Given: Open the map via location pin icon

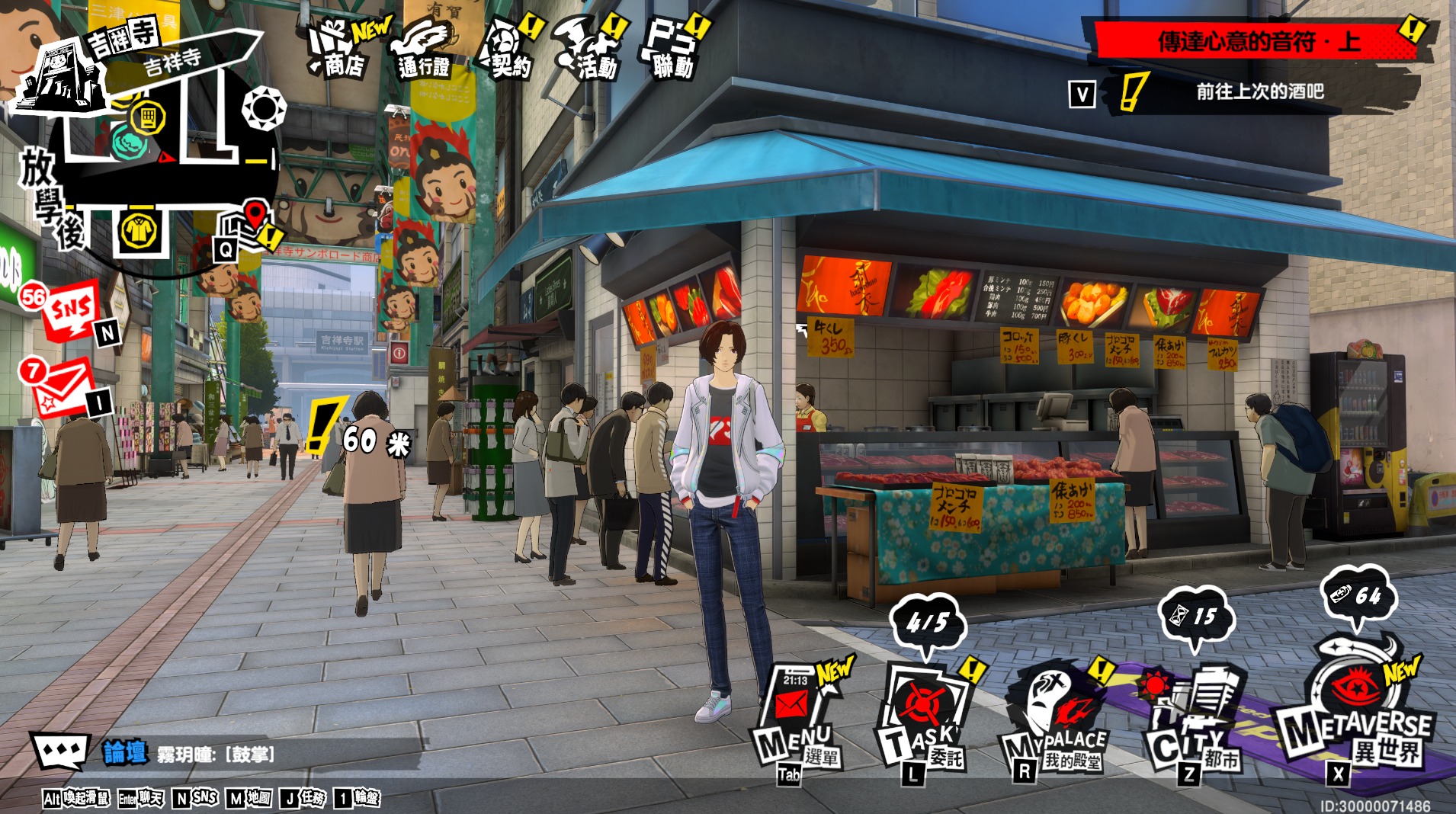Looking at the screenshot, I should pyautogui.click(x=245, y=223).
